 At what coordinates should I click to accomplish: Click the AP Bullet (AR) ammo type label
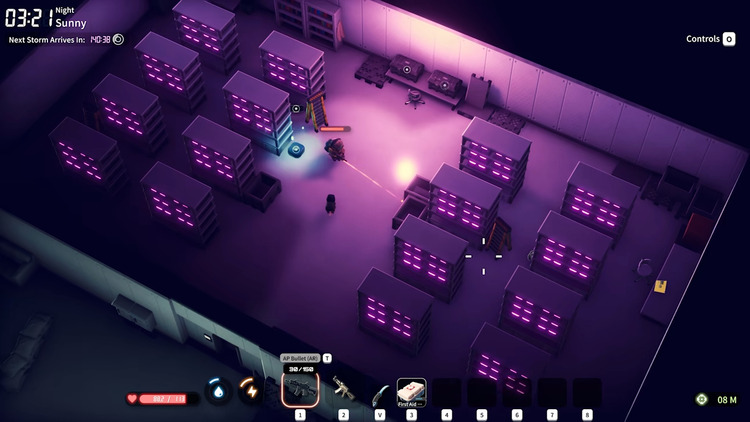300,357
